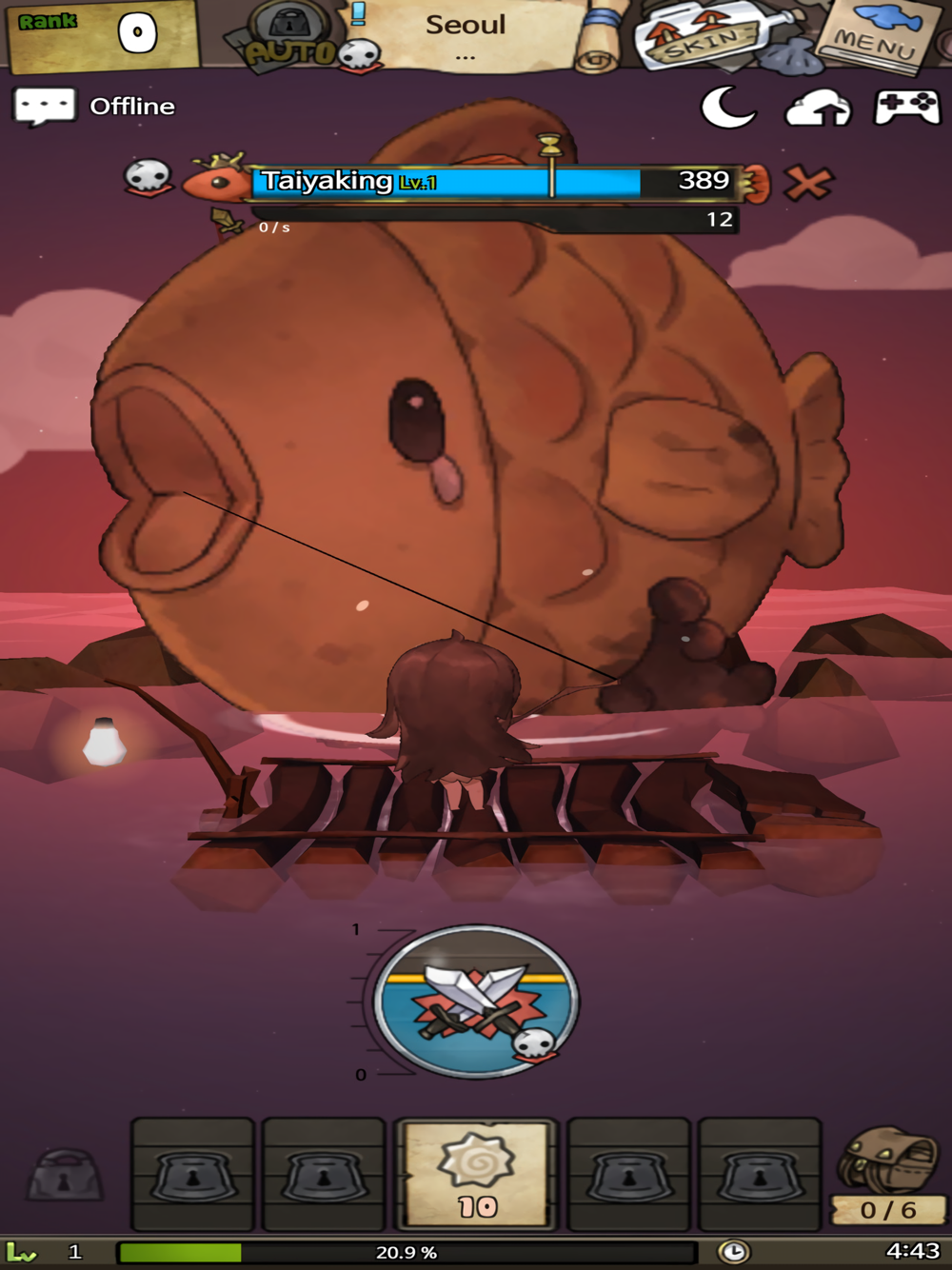Image resolution: width=952 pixels, height=1270 pixels.
Task: Click the Rank panel
Action: coord(100,36)
